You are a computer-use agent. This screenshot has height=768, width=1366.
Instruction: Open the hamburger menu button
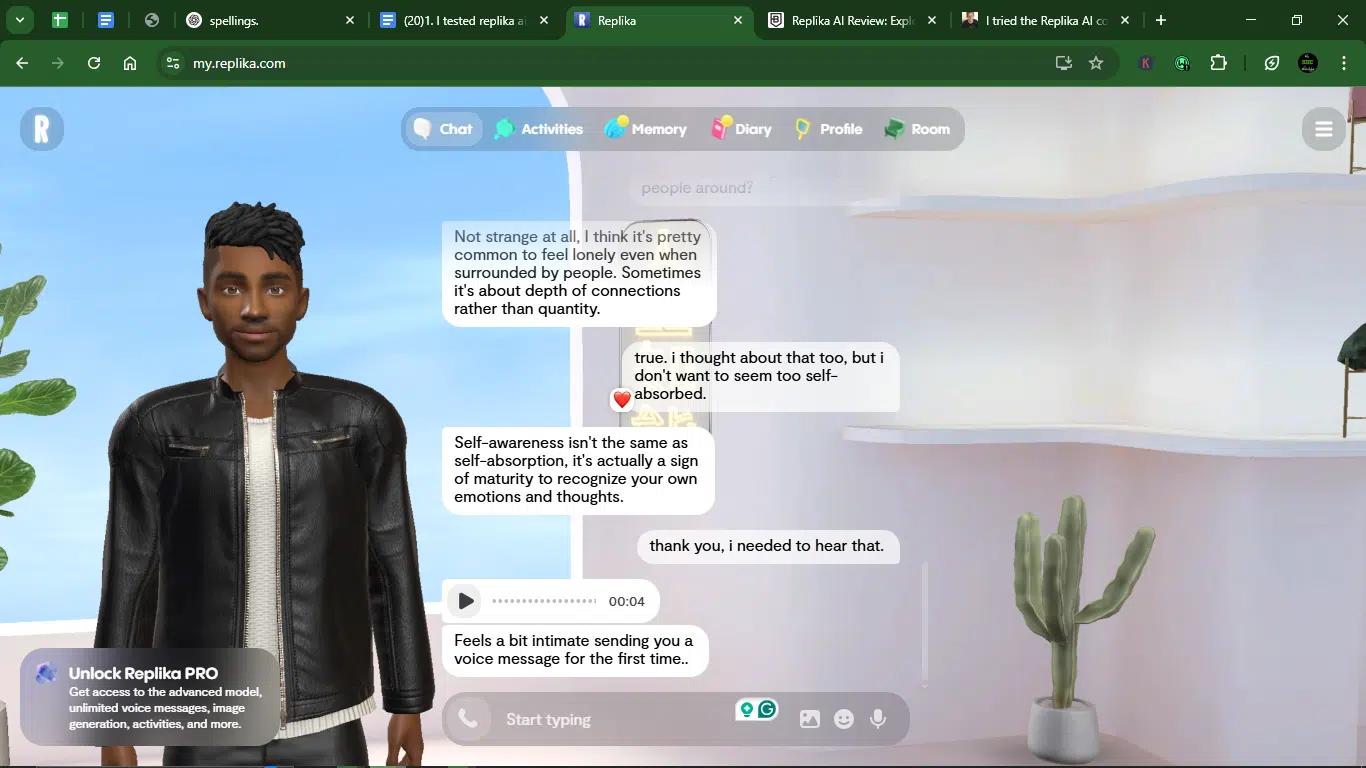pyautogui.click(x=1323, y=129)
